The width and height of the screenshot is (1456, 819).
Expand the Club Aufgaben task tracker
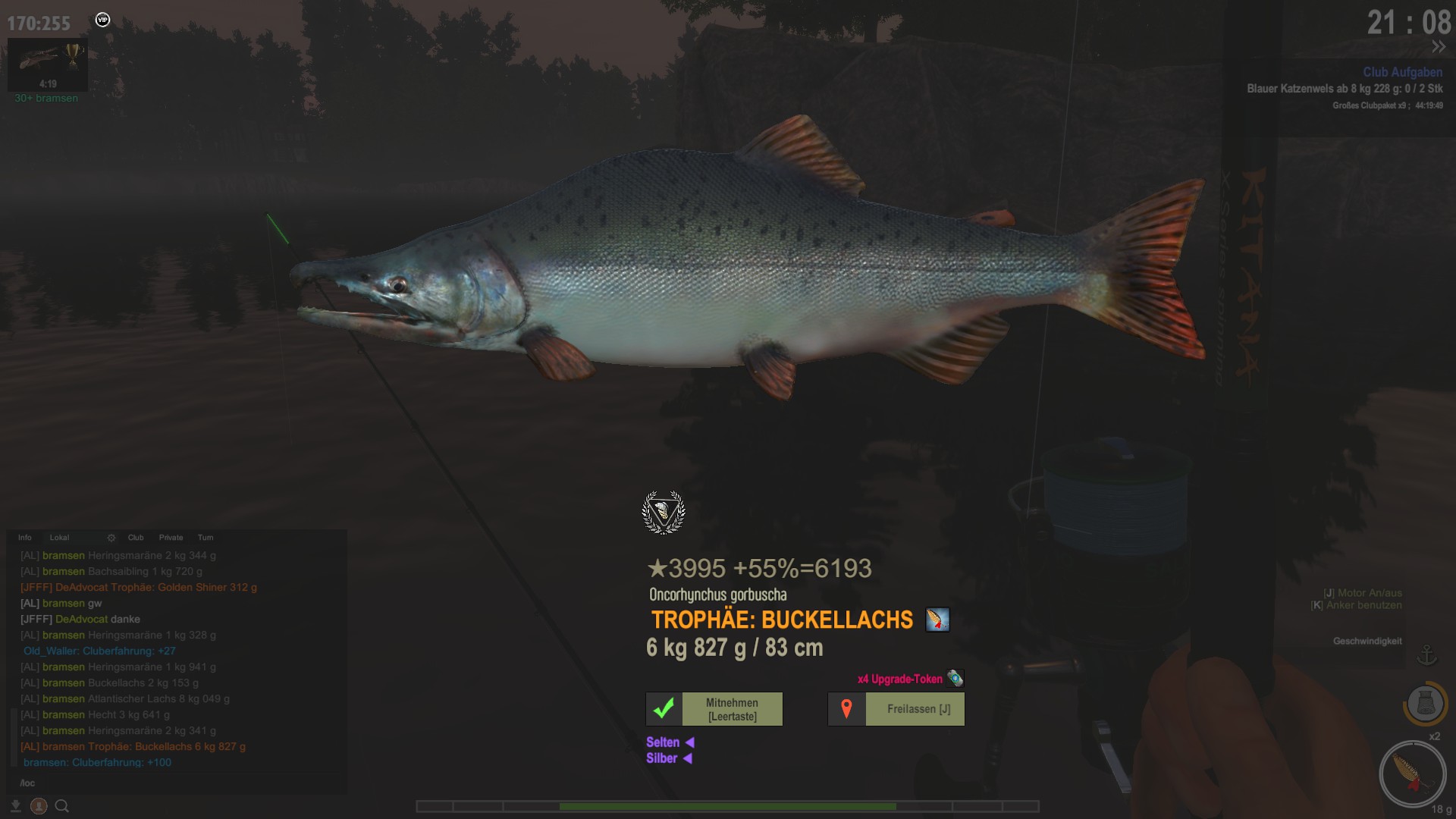1402,72
